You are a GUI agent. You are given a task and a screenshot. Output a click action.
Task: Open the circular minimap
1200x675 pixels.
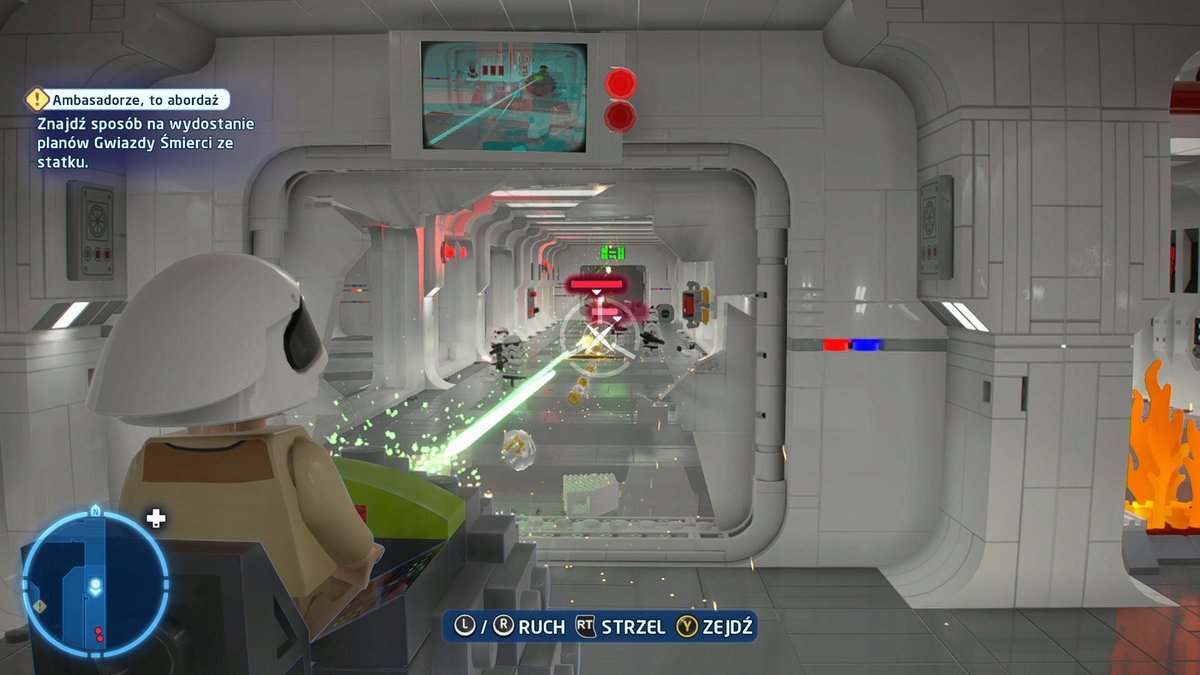point(94,584)
